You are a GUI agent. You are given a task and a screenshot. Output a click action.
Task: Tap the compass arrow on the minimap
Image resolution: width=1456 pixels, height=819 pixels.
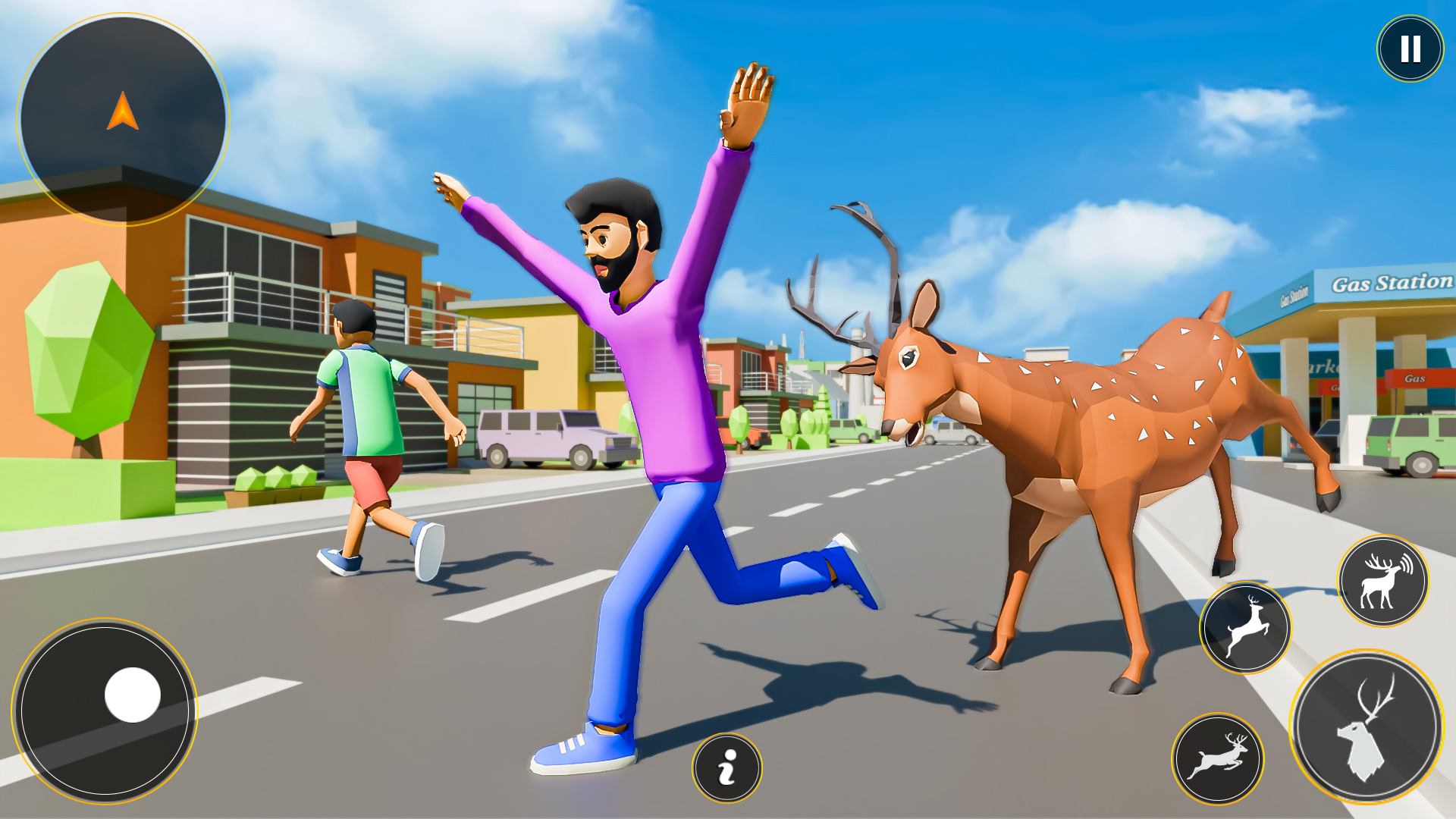click(124, 115)
